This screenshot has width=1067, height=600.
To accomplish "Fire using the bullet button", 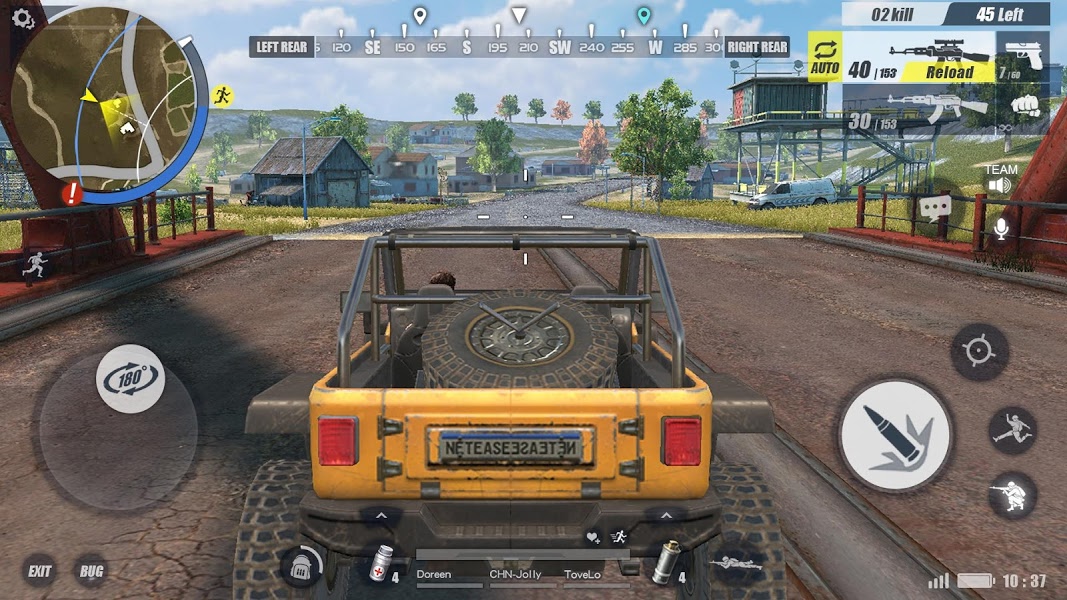I will (x=894, y=434).
